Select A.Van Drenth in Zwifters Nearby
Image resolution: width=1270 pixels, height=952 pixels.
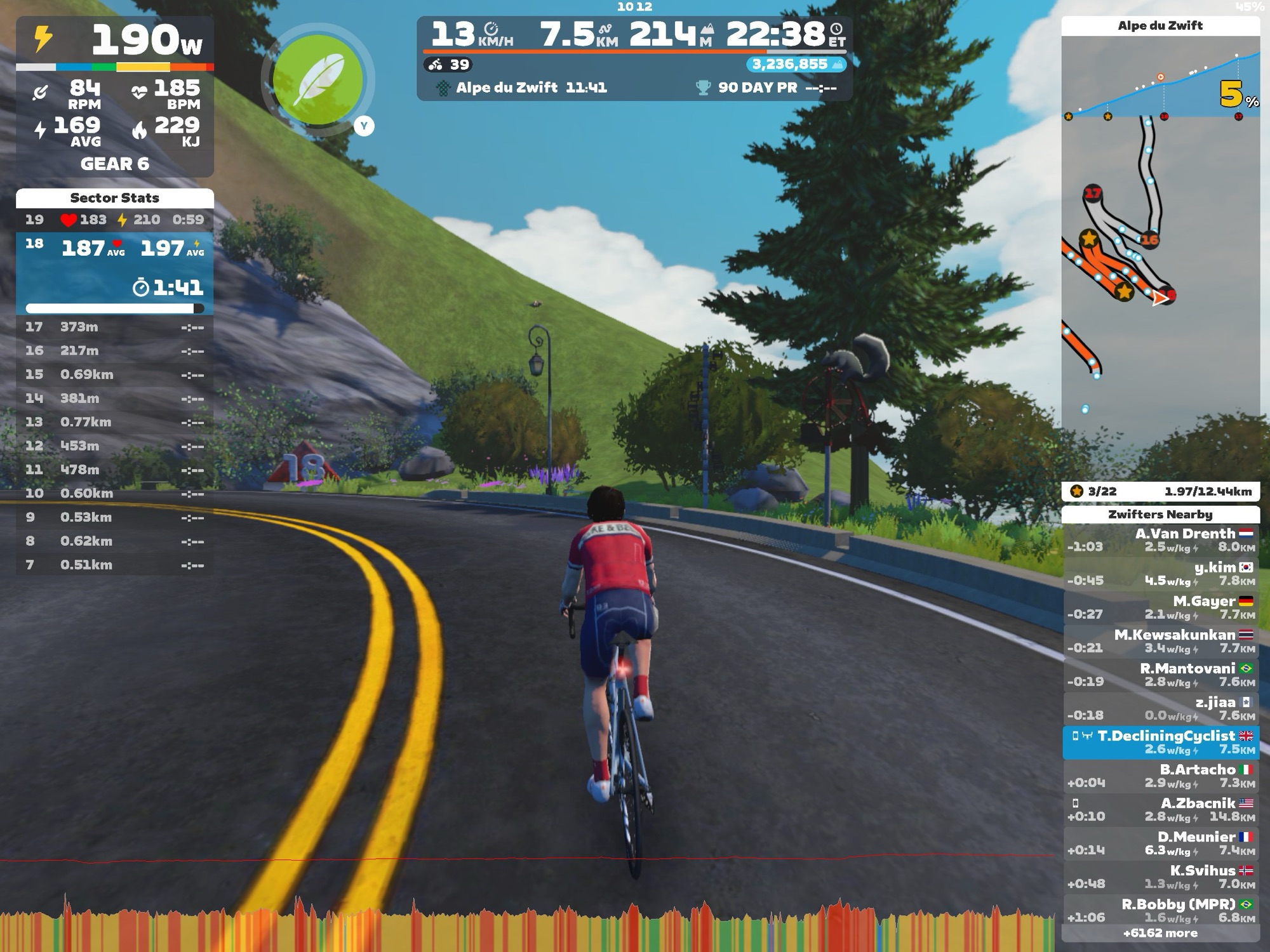(1160, 540)
